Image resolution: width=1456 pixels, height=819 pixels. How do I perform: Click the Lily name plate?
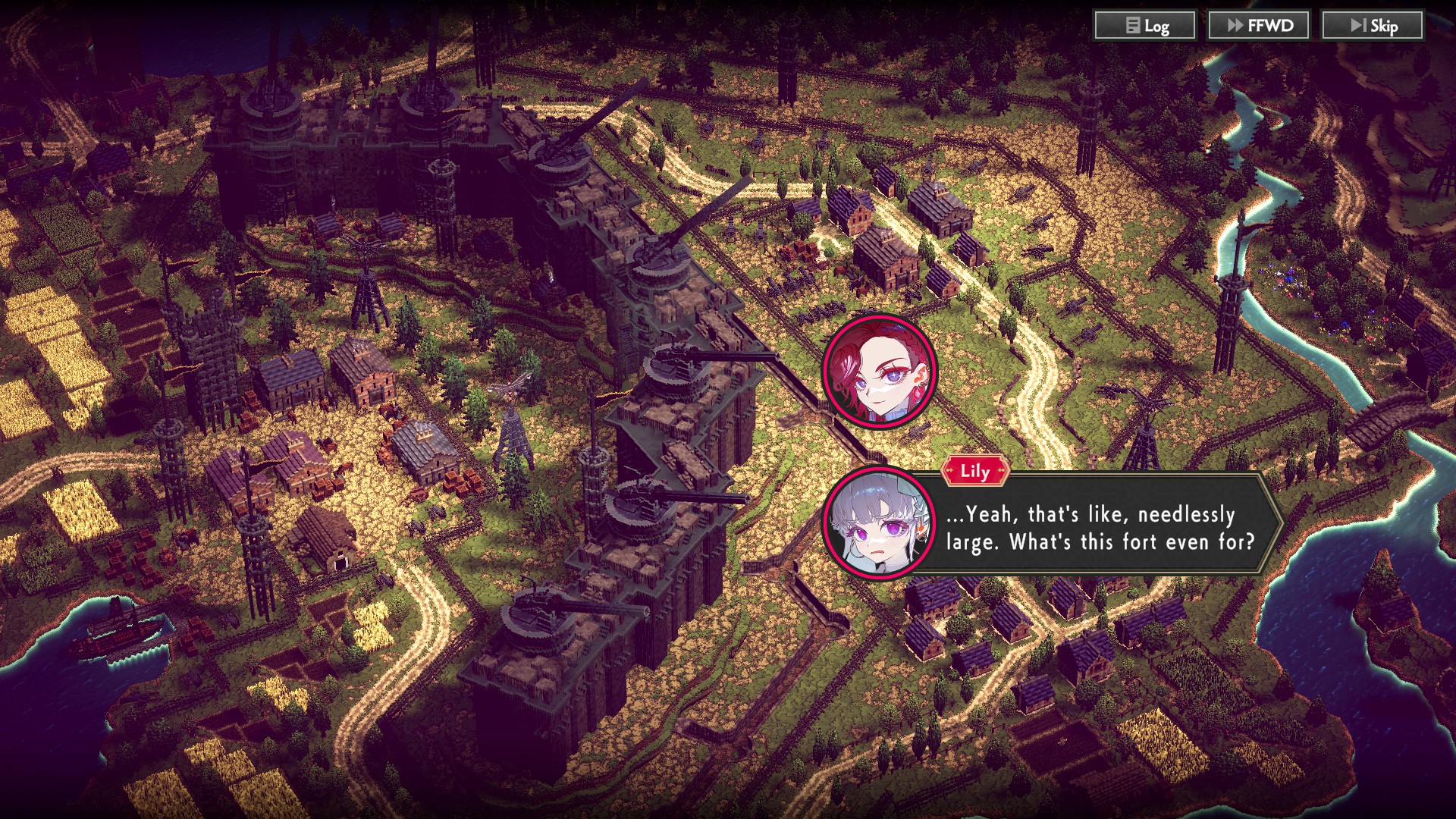974,472
